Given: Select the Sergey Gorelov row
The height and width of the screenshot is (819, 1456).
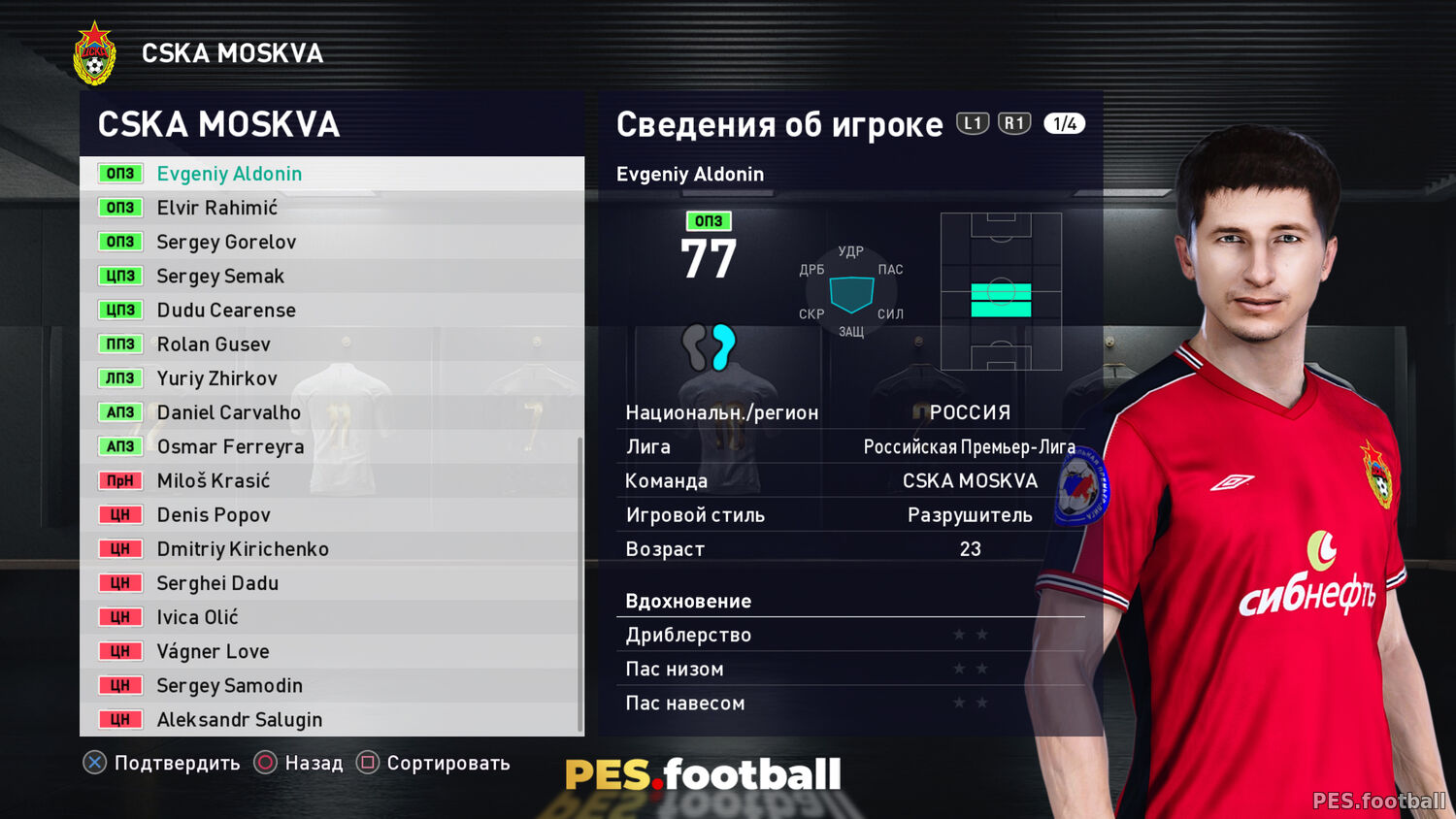Looking at the screenshot, I should tap(226, 242).
